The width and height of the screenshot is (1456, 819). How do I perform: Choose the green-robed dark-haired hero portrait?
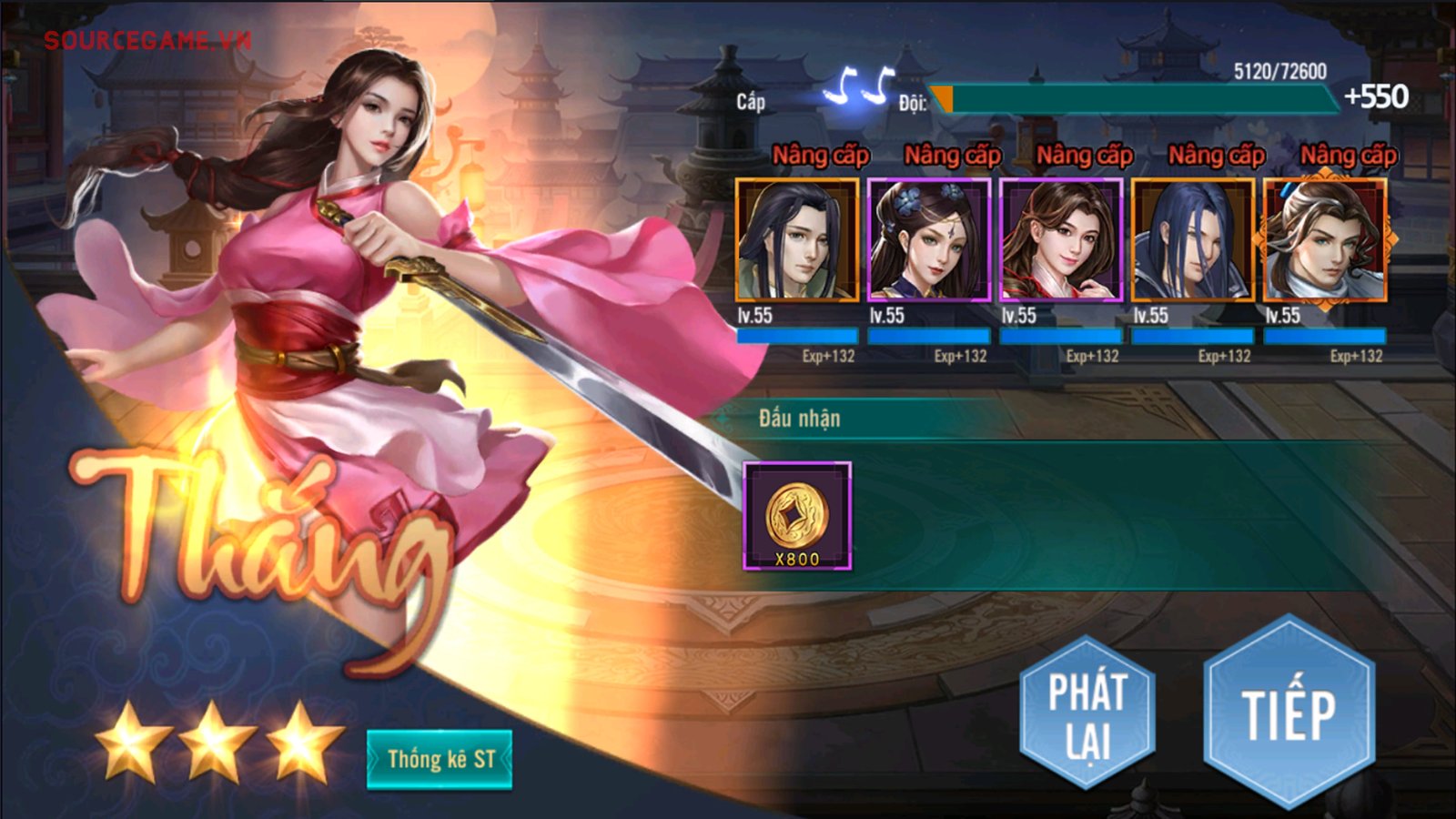[797, 240]
